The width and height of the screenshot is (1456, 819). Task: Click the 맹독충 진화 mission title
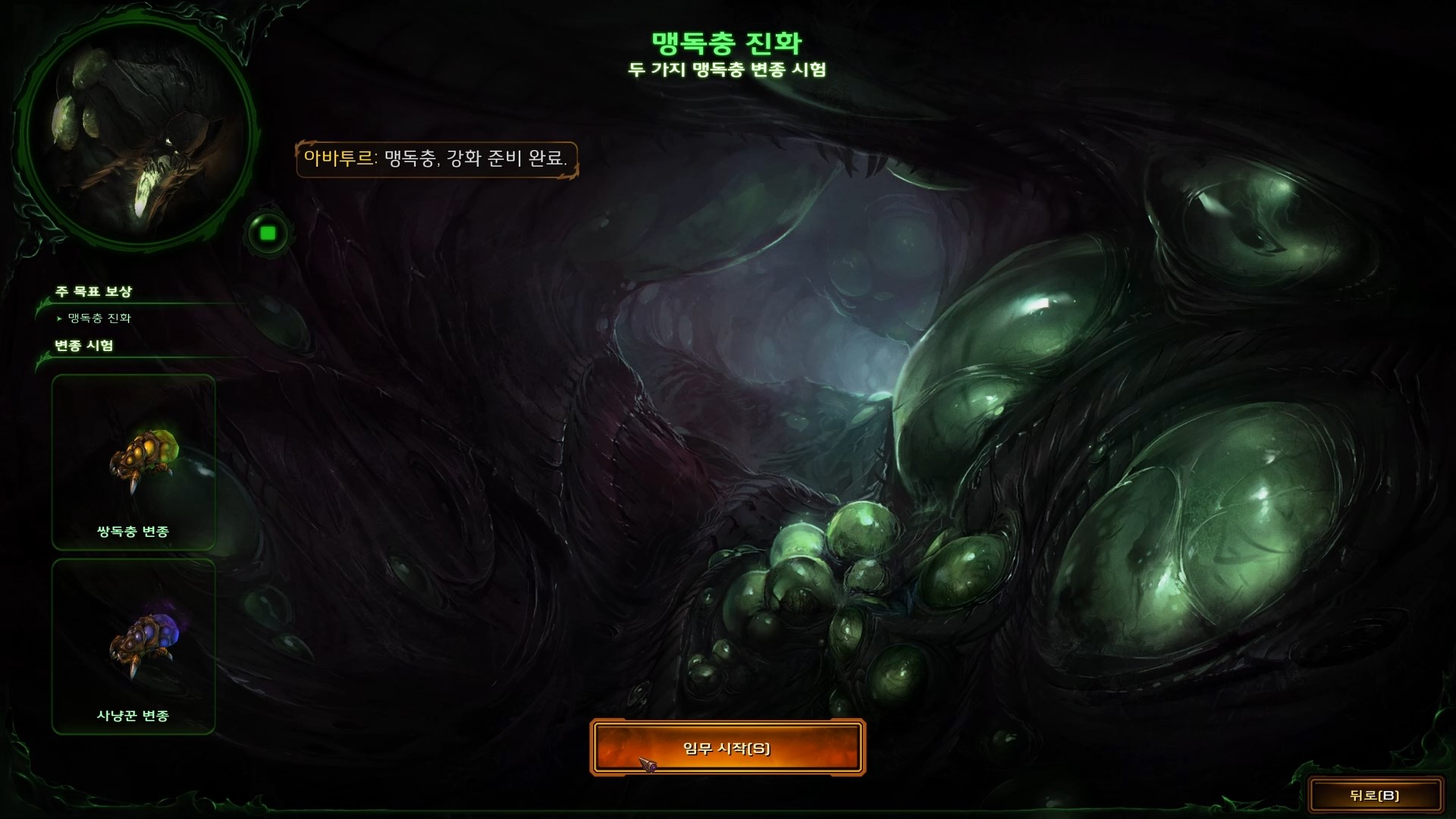click(726, 40)
